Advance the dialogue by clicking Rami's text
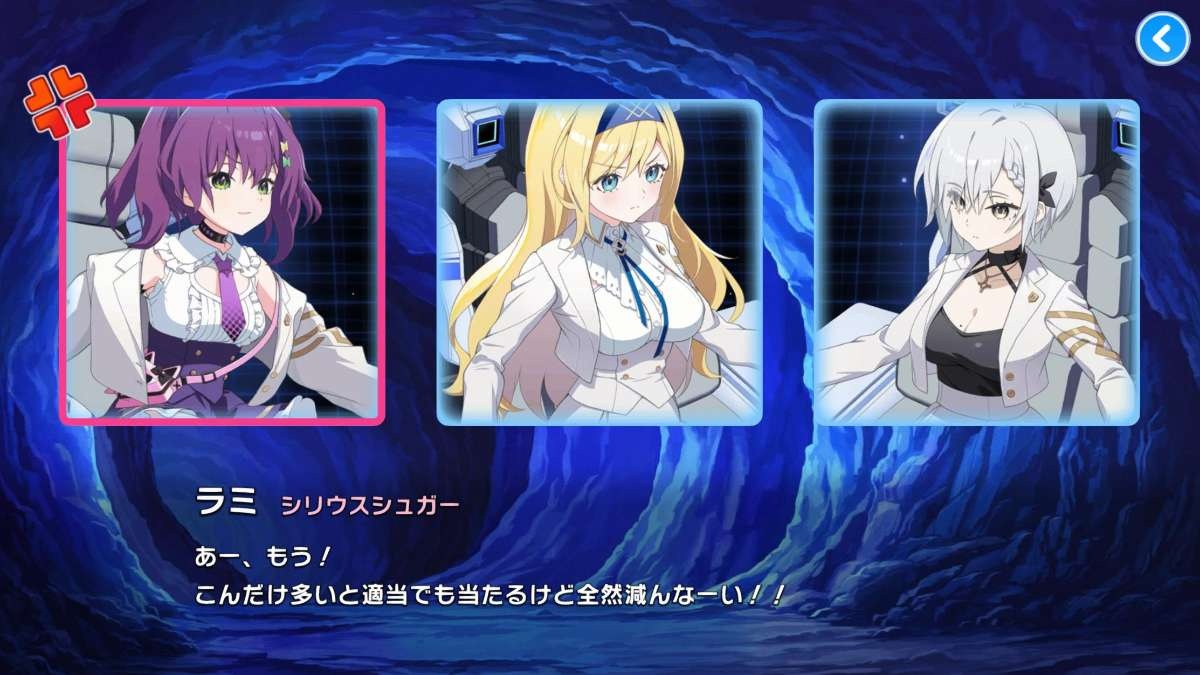The height and width of the screenshot is (675, 1200). 488,580
